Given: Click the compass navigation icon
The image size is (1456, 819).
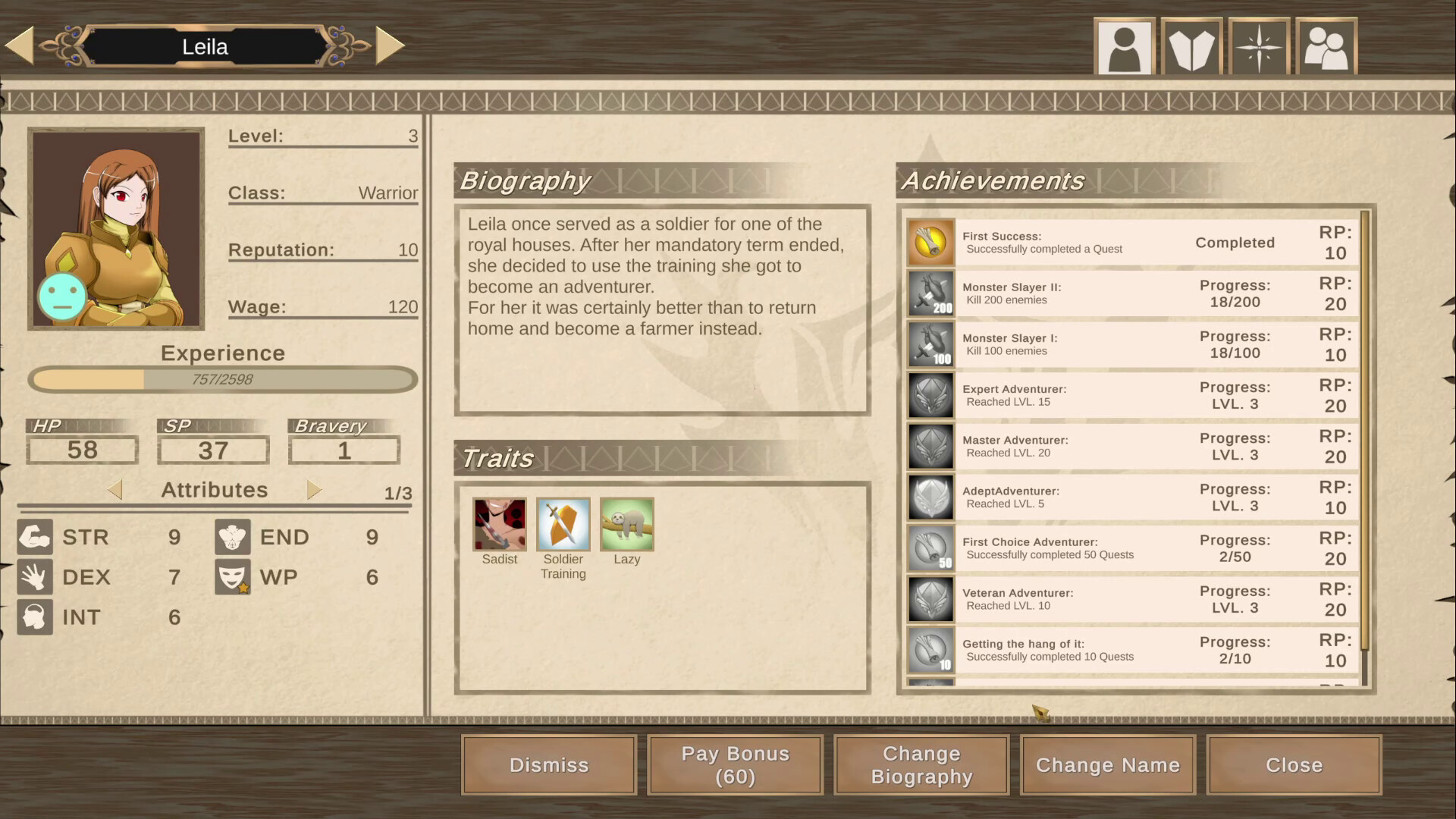Looking at the screenshot, I should (x=1259, y=45).
